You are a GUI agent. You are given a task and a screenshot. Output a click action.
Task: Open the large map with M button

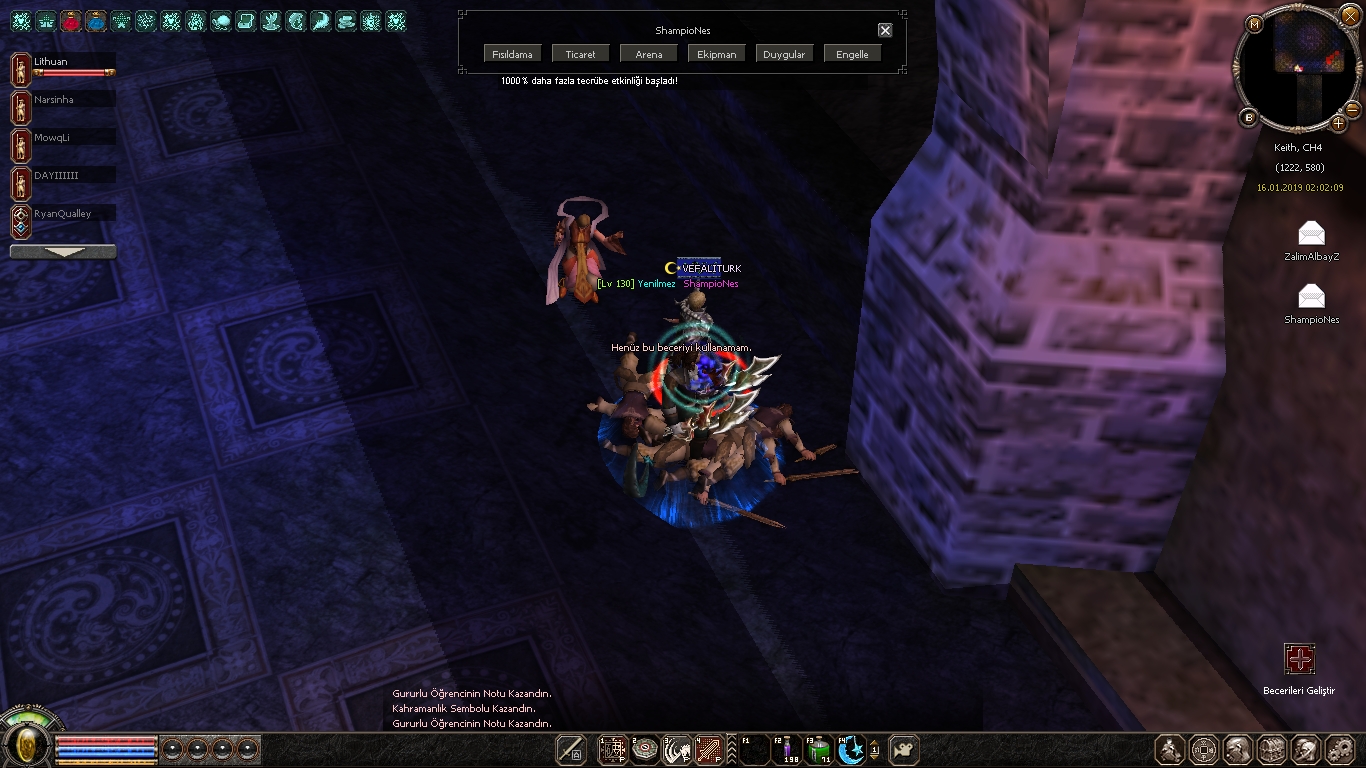tap(1255, 23)
